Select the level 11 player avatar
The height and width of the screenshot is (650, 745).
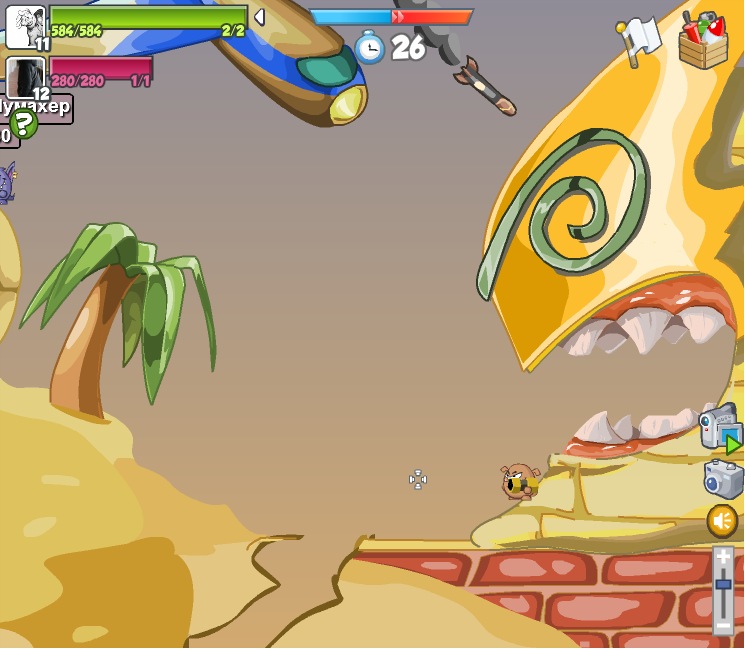tap(26, 26)
